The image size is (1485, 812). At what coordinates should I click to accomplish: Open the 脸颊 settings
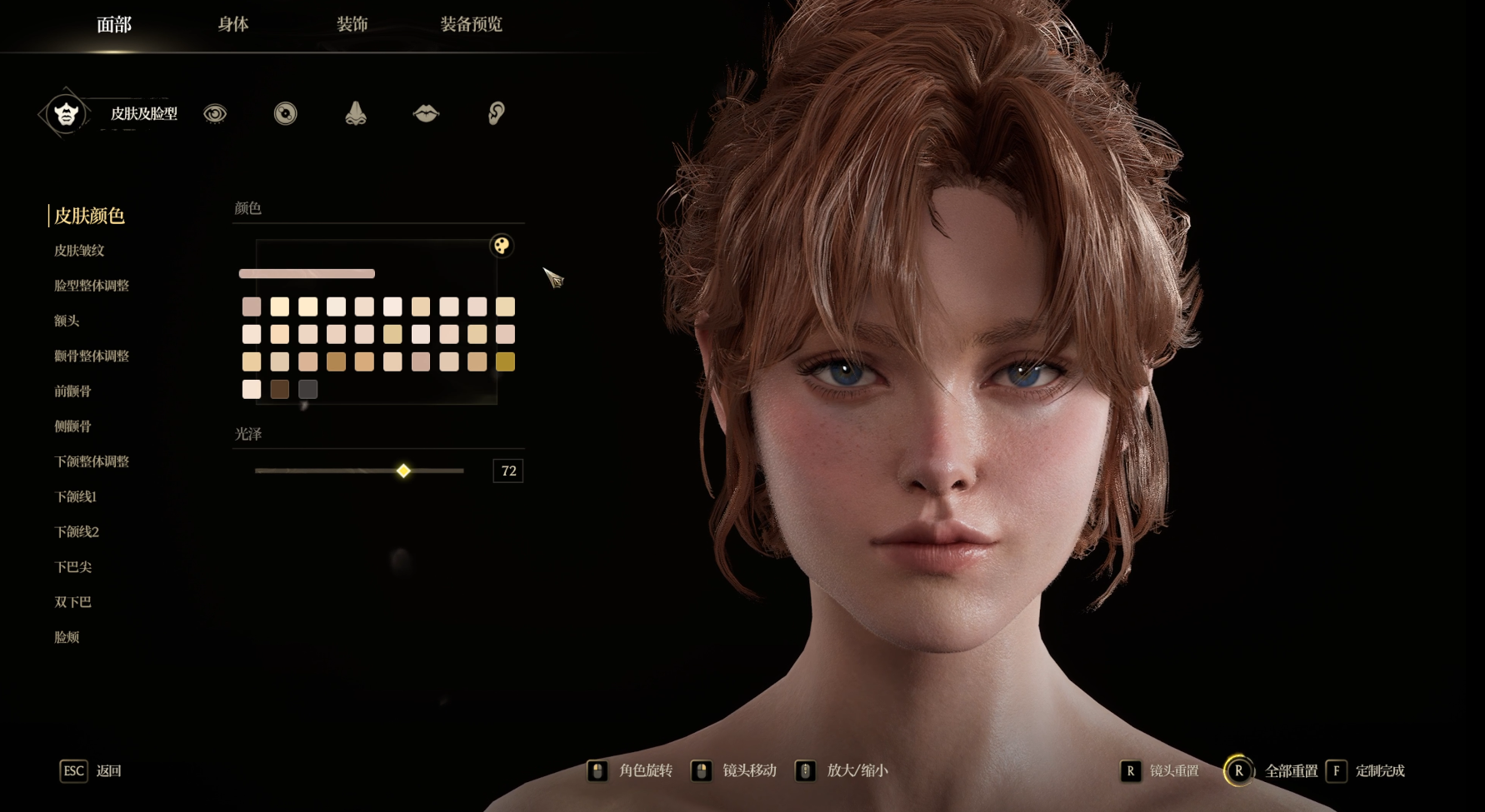67,637
